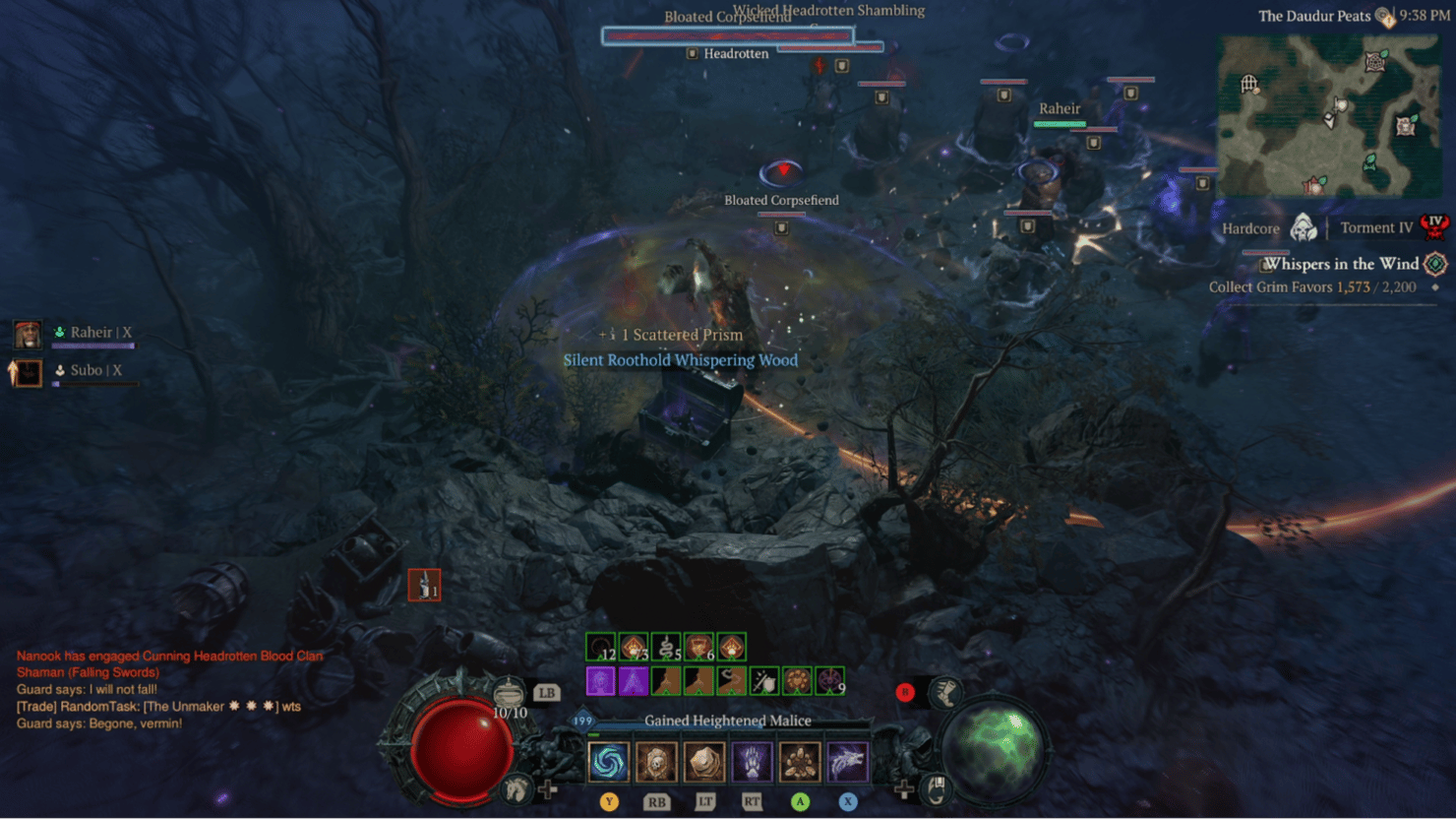This screenshot has height=819, width=1456.
Task: Click the Hardcore hooded skull icon
Action: coord(1304,228)
